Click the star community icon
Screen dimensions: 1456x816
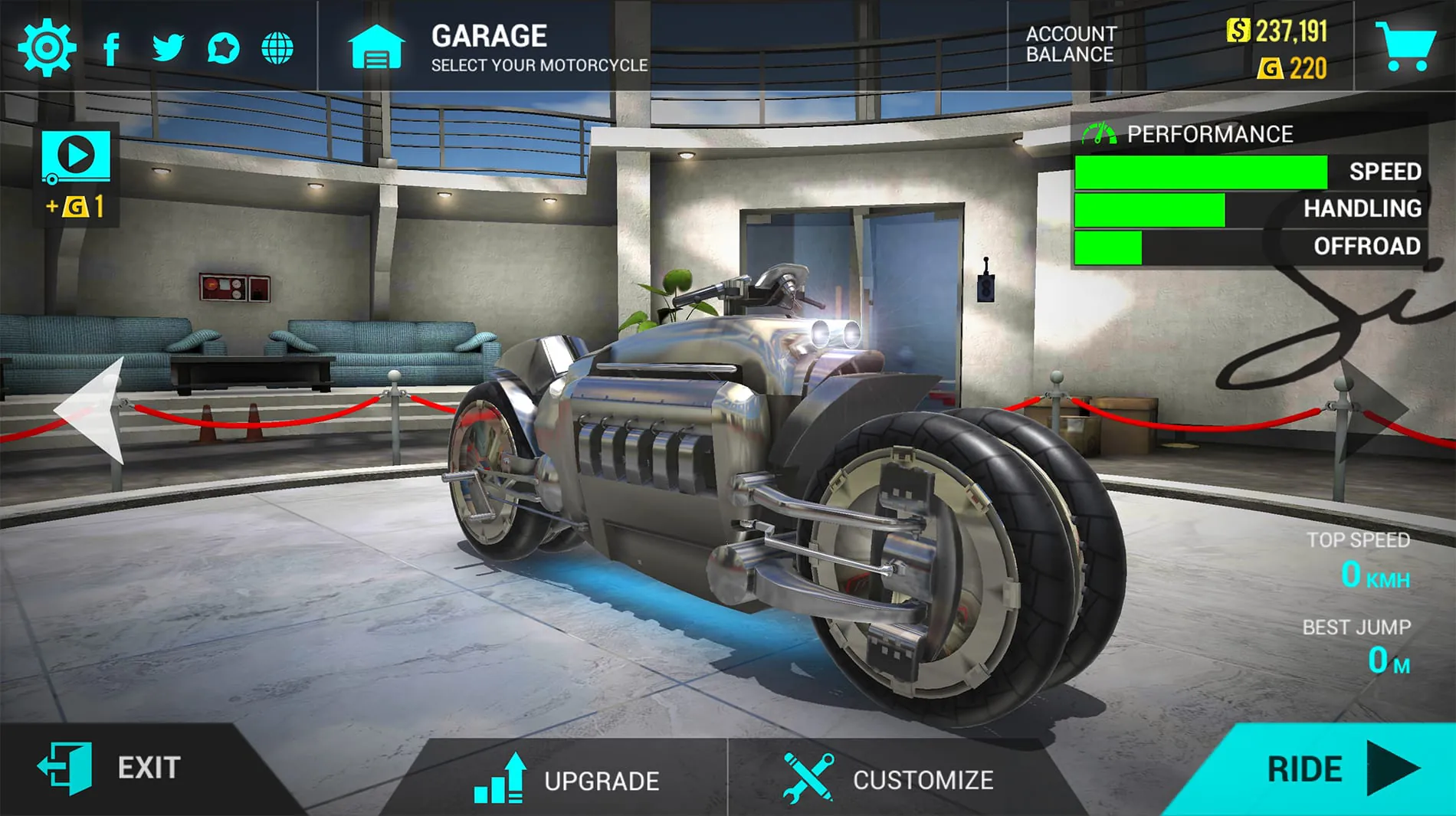pos(222,48)
